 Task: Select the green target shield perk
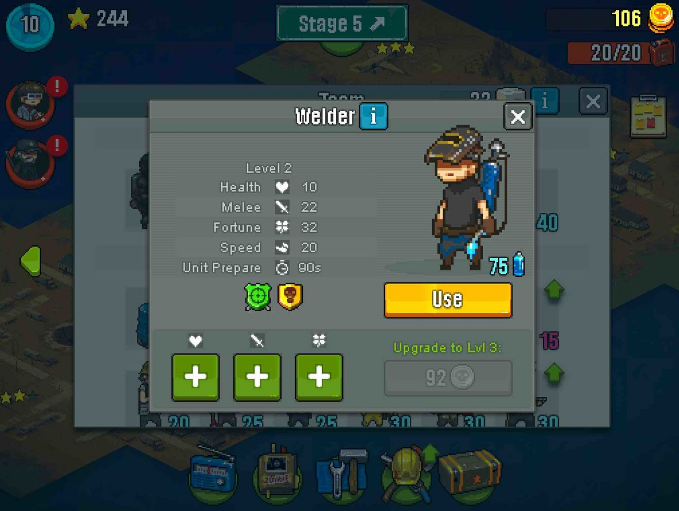coord(258,297)
